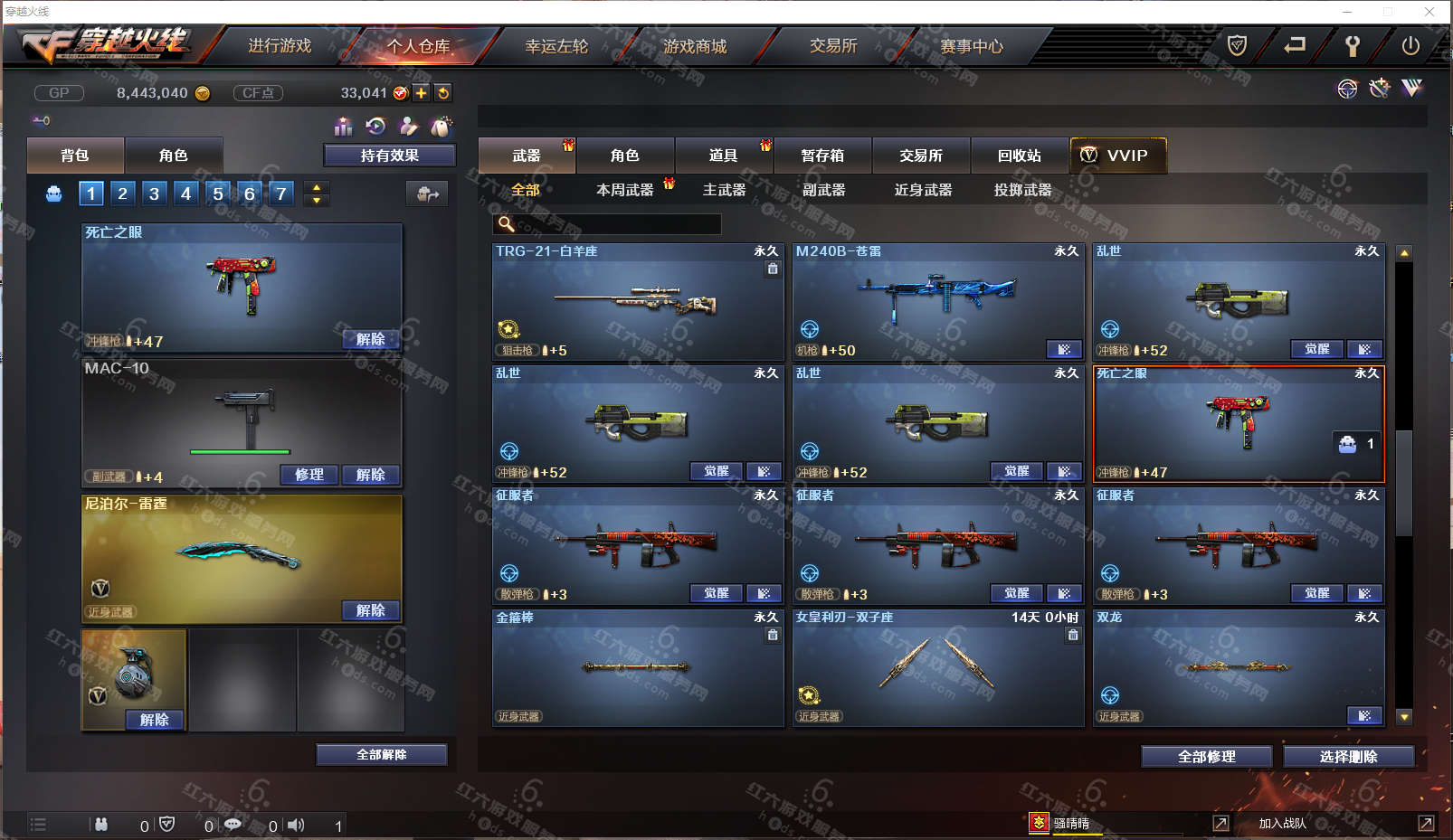Screen dimensions: 1453x840
Task: Open the 进行游戏 menu
Action: pyautogui.click(x=280, y=46)
